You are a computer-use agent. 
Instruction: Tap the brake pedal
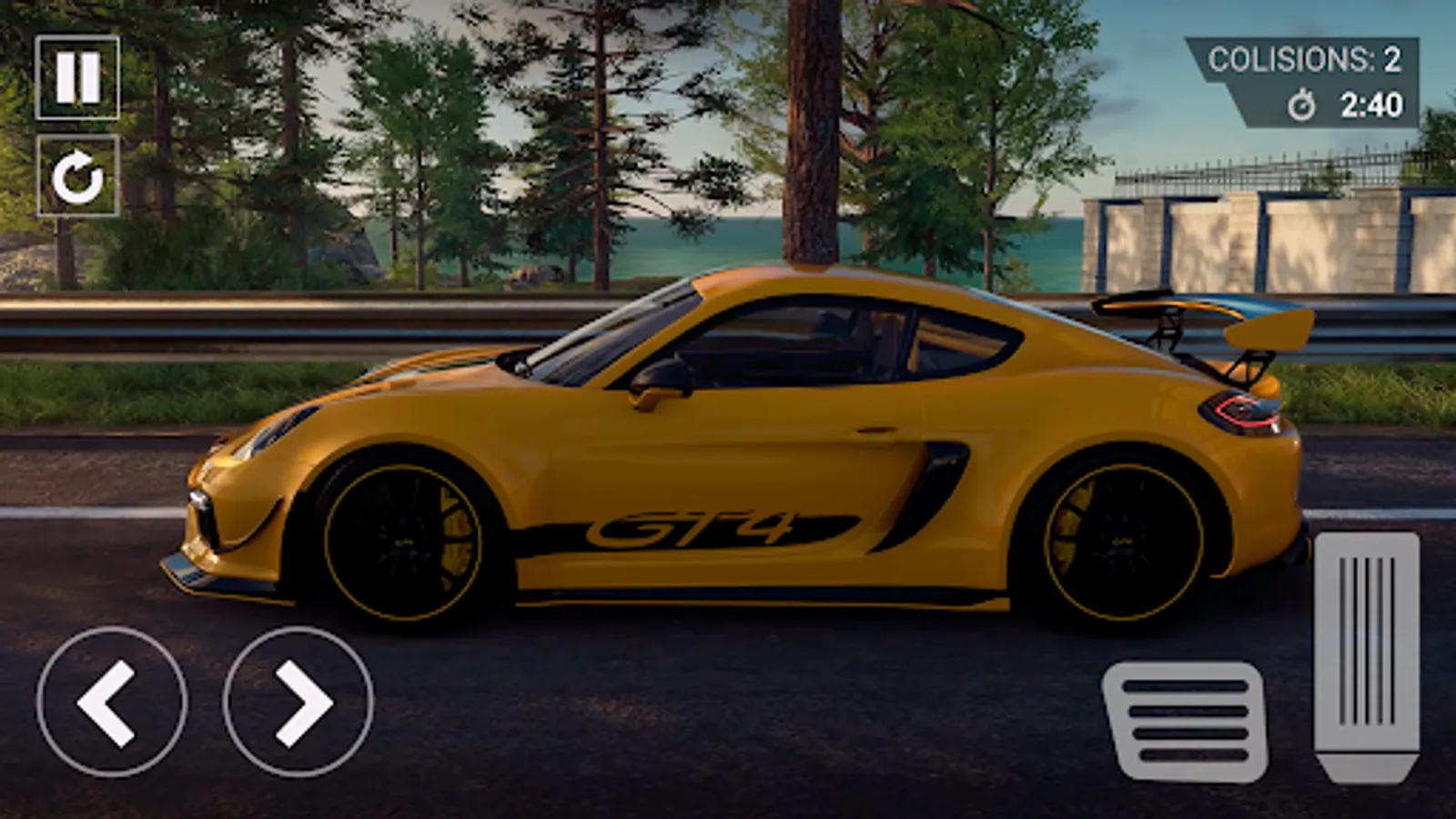1187,721
